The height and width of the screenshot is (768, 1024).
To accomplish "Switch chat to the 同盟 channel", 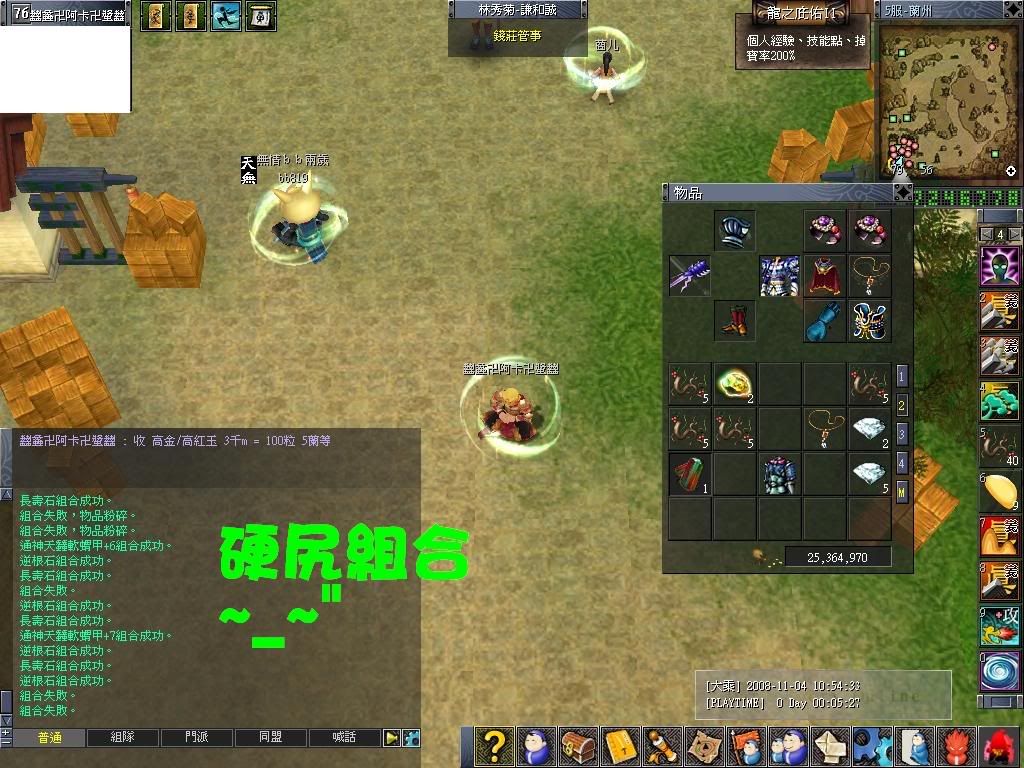I will coord(271,738).
